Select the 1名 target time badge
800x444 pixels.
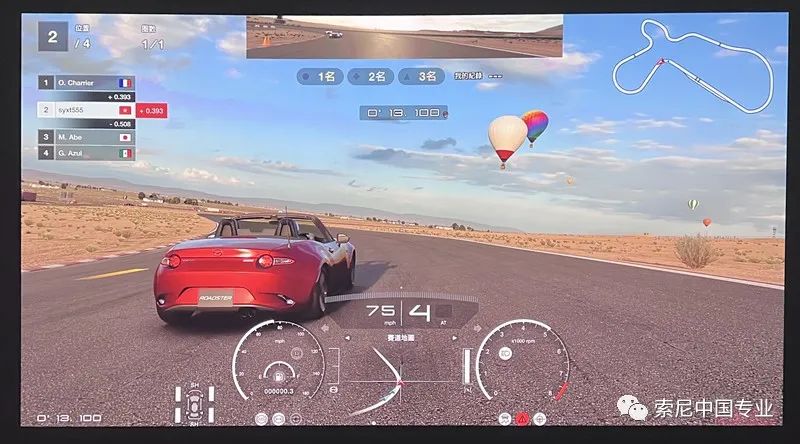coord(322,76)
